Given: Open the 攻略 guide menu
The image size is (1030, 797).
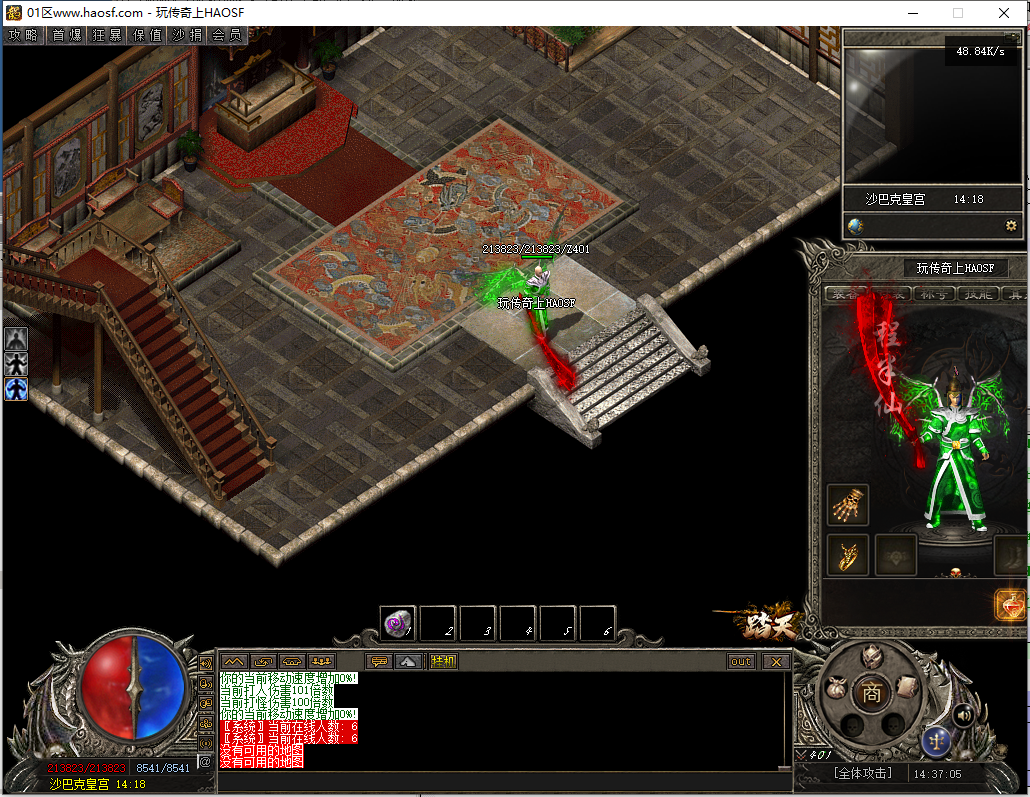Looking at the screenshot, I should (23, 35).
